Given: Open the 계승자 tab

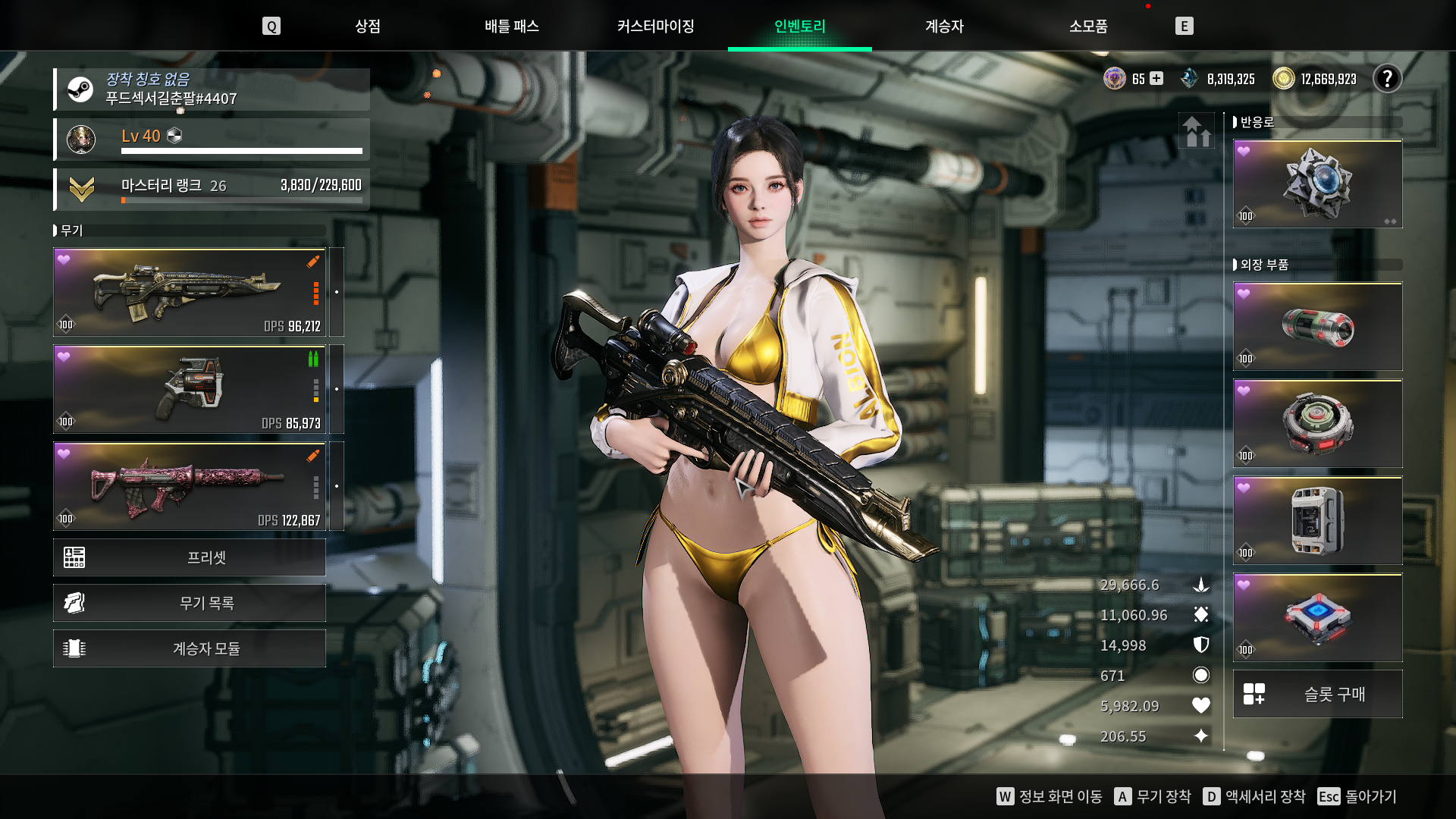Looking at the screenshot, I should [944, 27].
